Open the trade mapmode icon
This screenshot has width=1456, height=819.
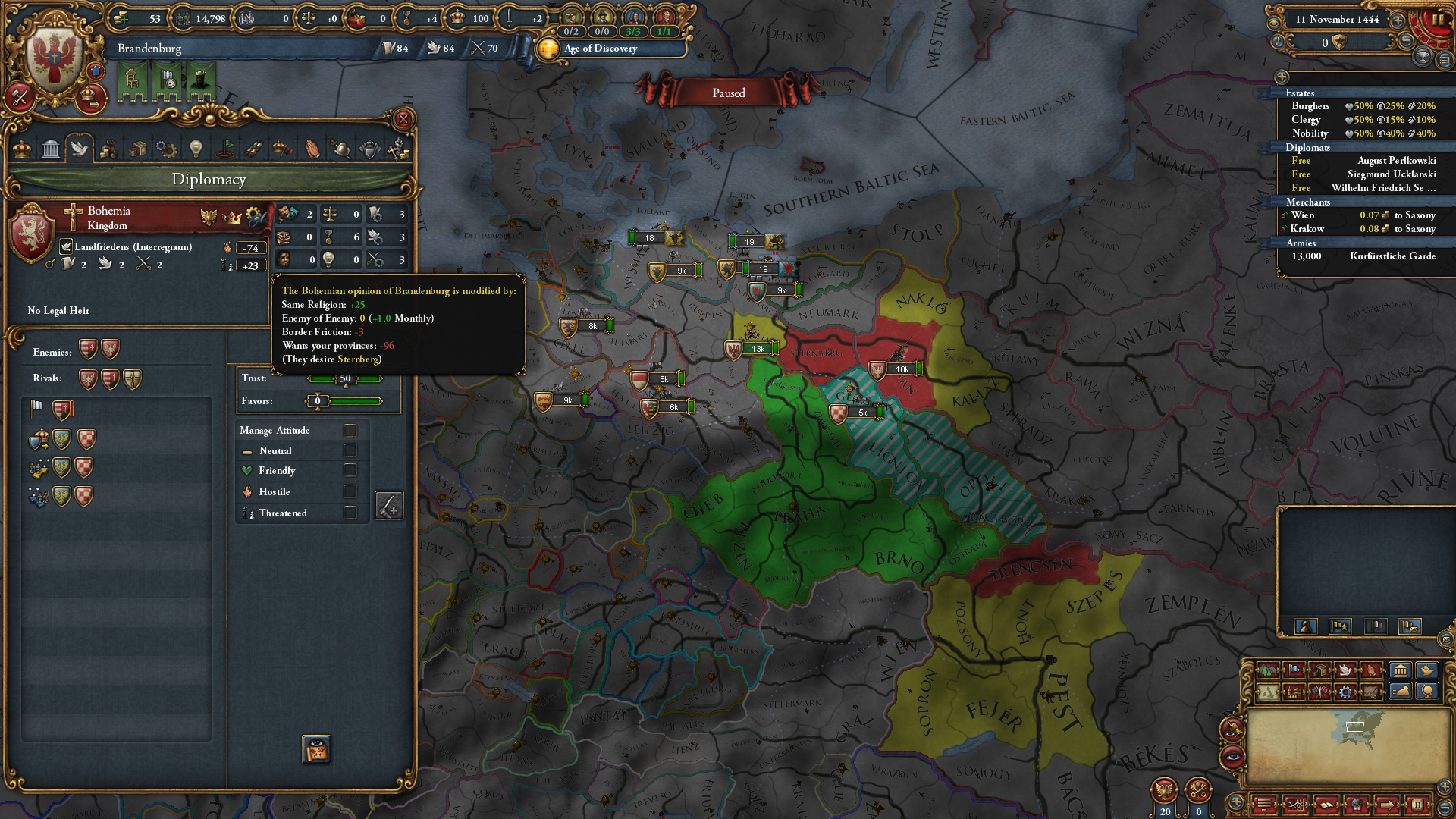pos(1320,670)
